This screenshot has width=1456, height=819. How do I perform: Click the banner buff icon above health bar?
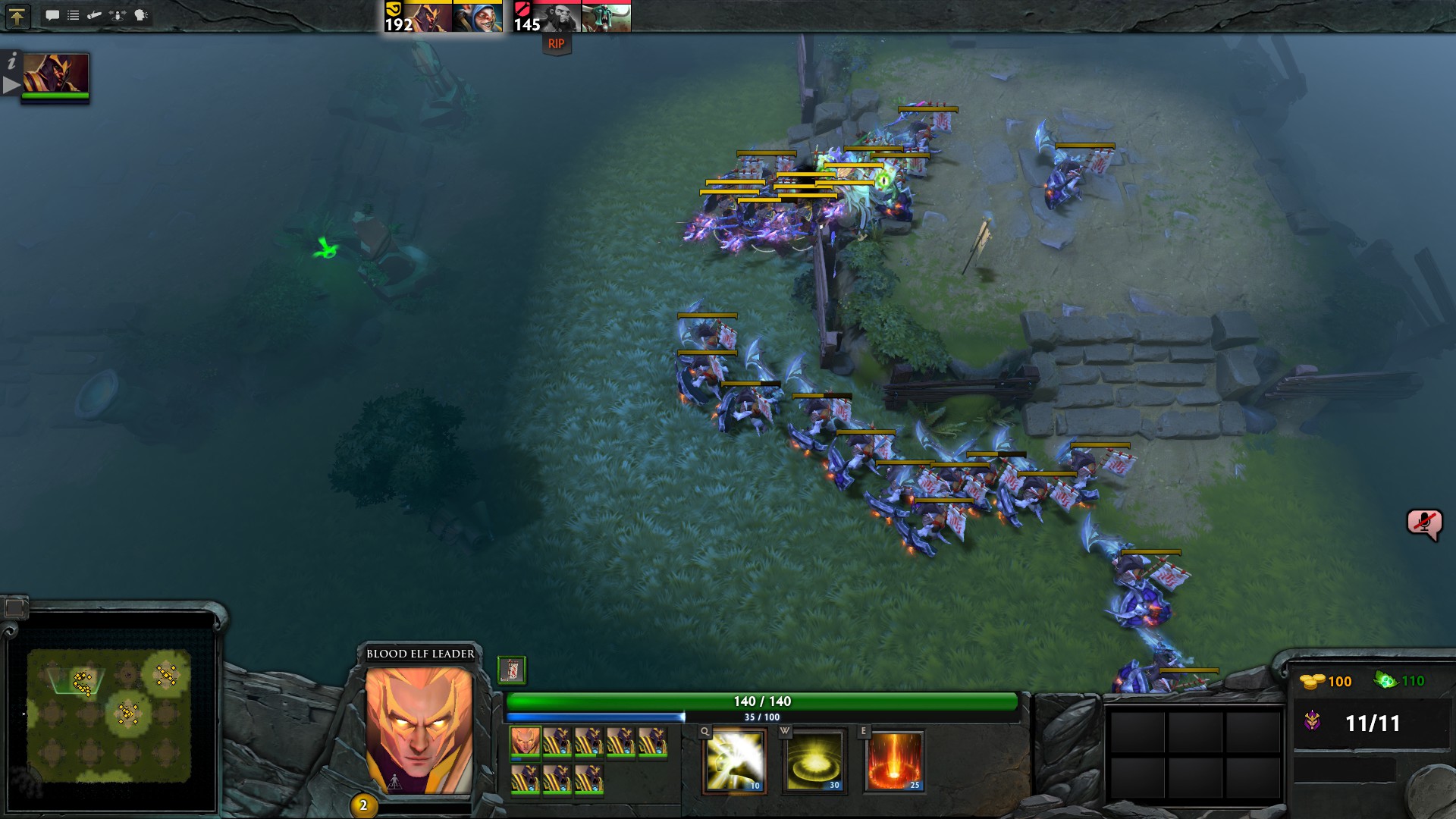[x=512, y=670]
